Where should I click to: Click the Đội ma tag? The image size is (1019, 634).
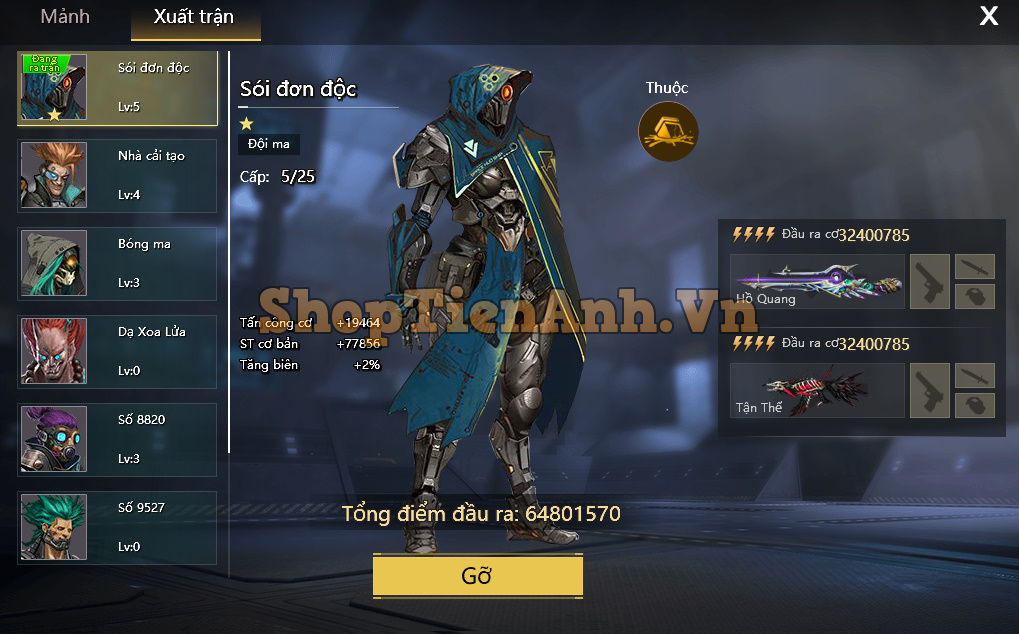click(269, 144)
